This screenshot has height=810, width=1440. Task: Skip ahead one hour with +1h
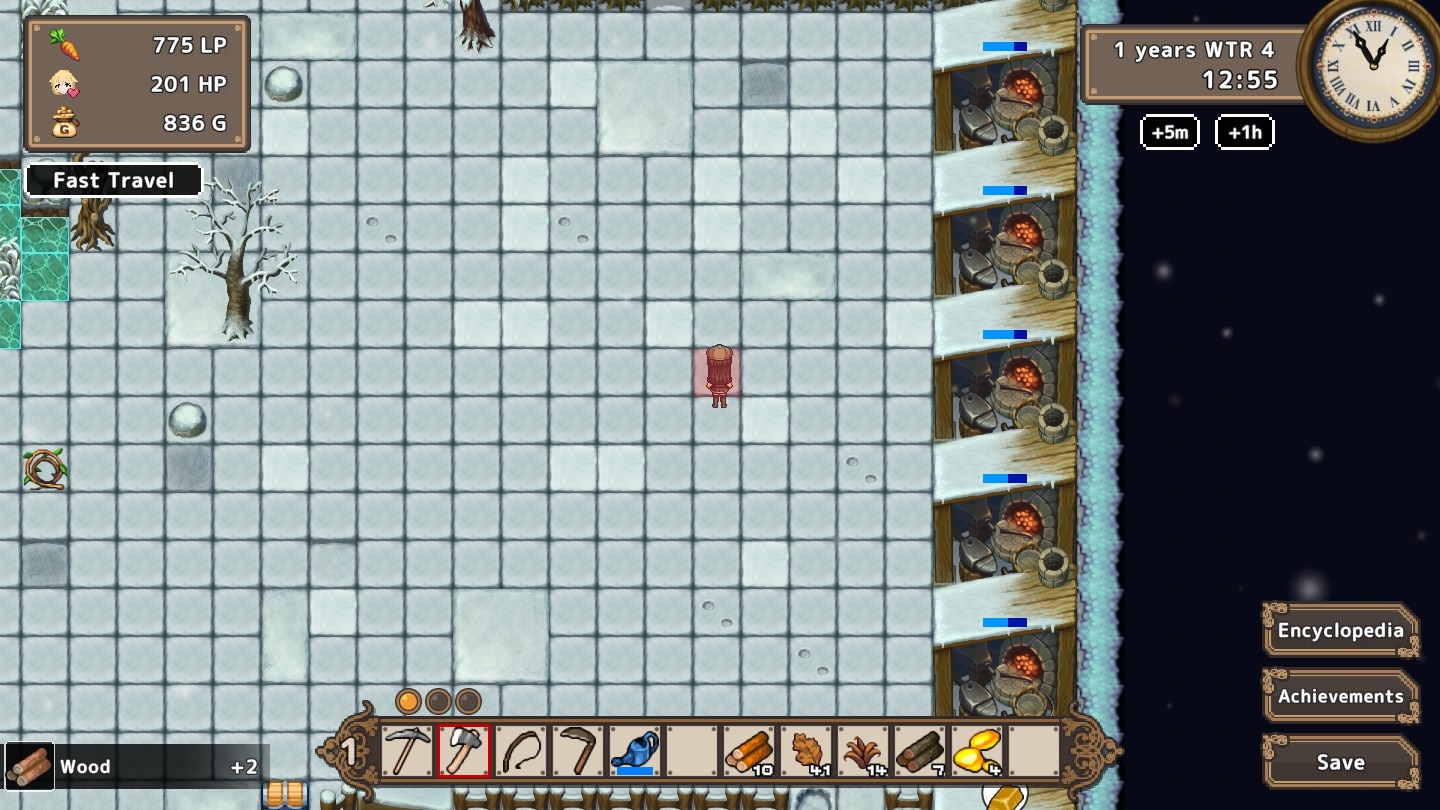point(1244,132)
